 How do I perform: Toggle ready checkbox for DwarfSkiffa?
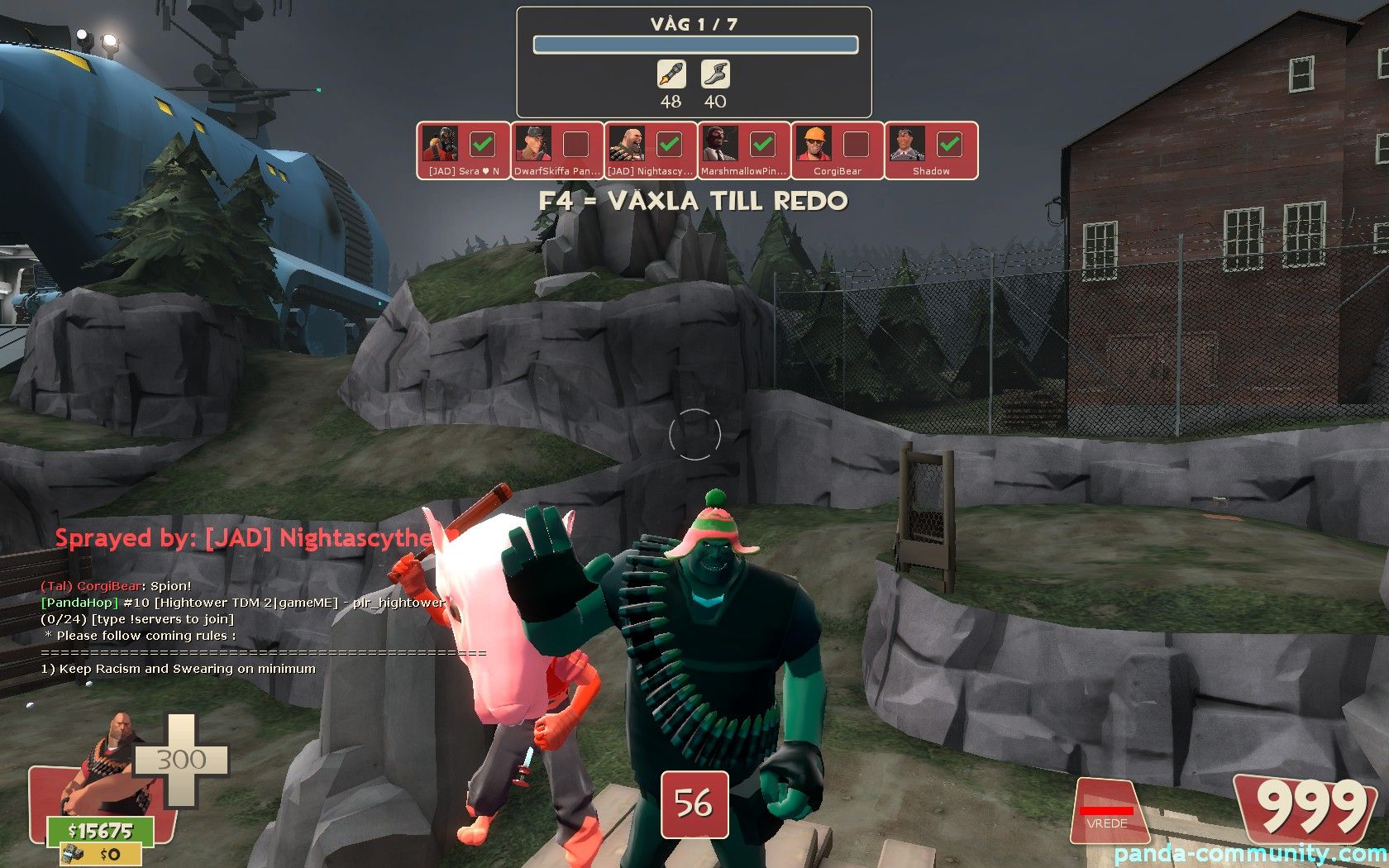575,145
